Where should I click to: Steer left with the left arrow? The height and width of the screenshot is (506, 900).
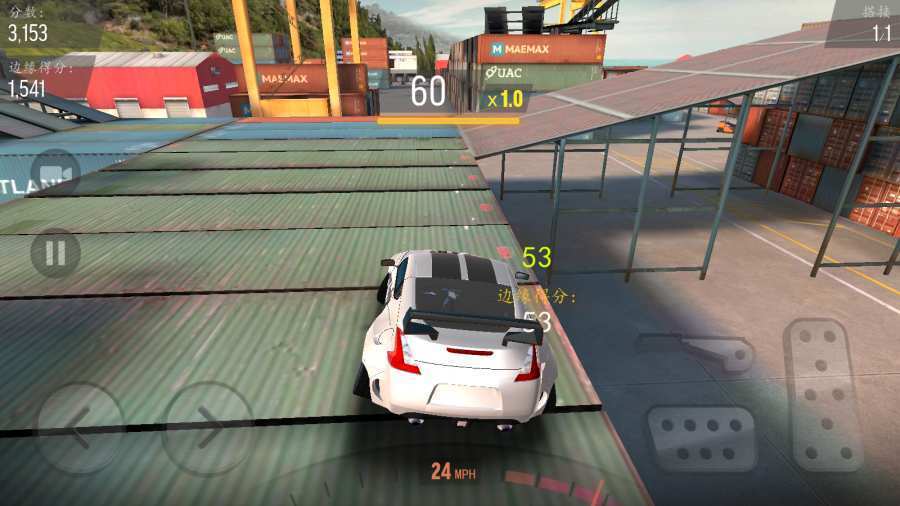tap(80, 427)
